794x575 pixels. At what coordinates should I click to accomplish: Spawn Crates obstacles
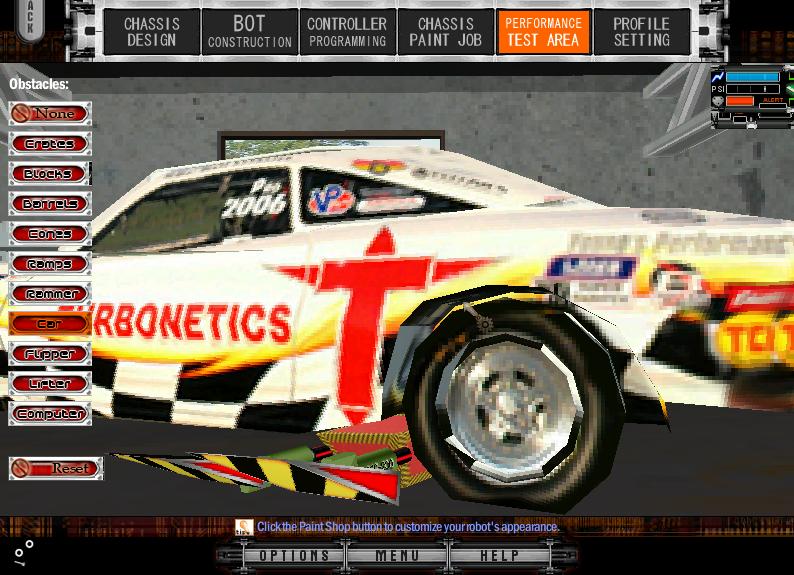50,144
